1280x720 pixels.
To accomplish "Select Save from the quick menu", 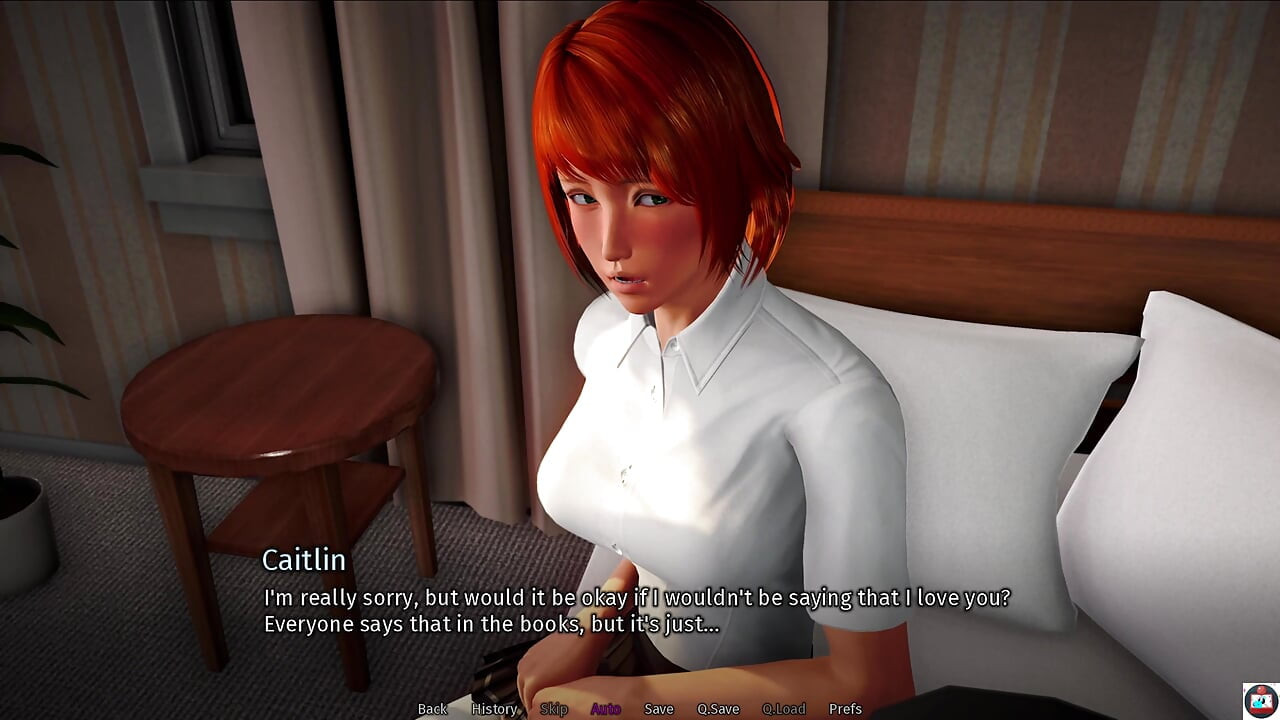I will [x=658, y=708].
